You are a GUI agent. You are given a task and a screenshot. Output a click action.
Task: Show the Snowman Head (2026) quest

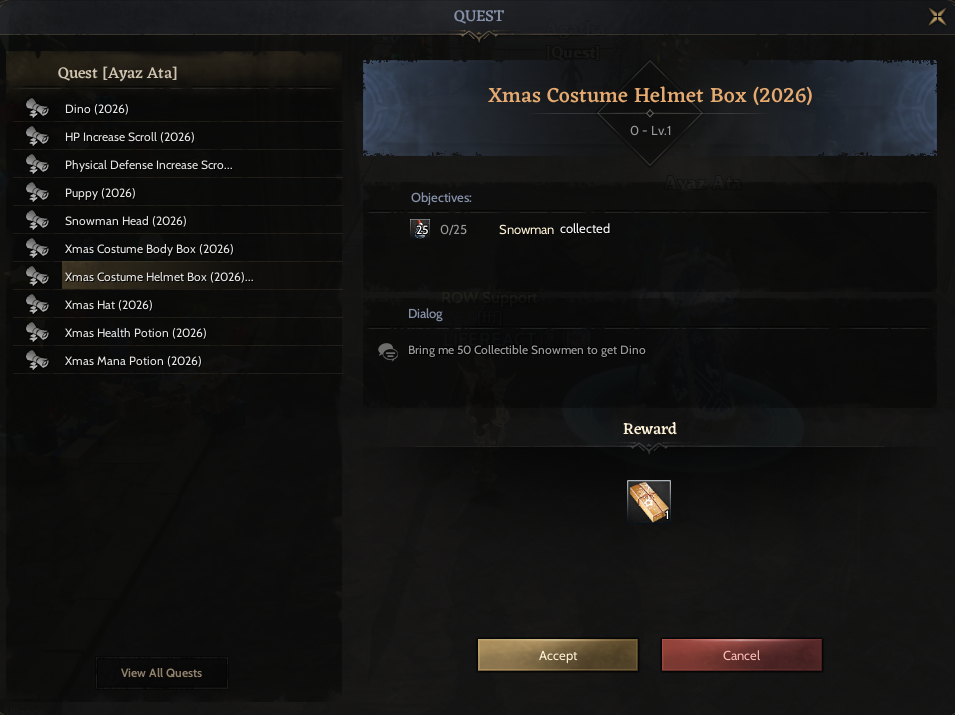[125, 221]
